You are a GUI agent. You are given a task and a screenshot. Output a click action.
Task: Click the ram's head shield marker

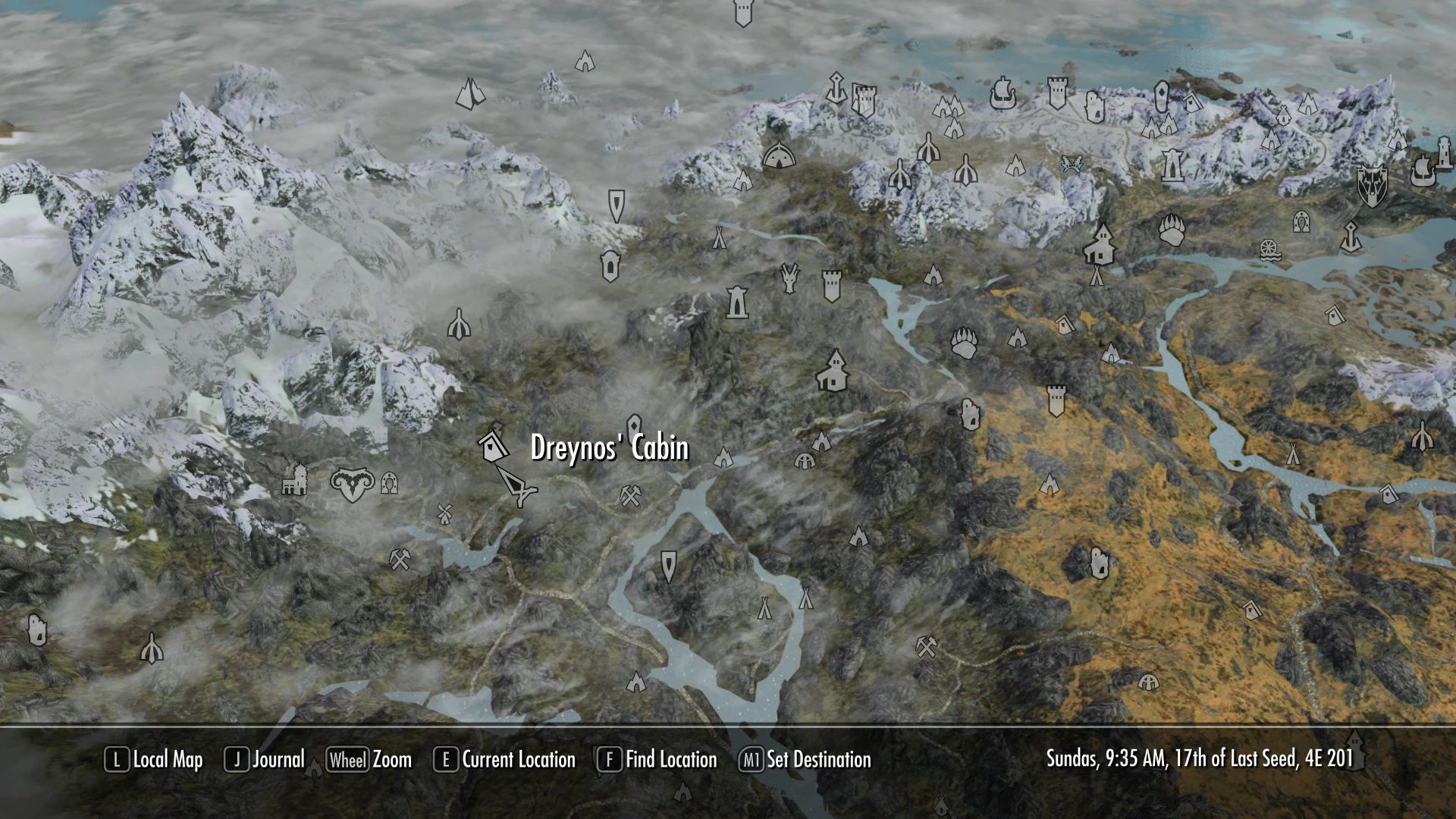(352, 484)
